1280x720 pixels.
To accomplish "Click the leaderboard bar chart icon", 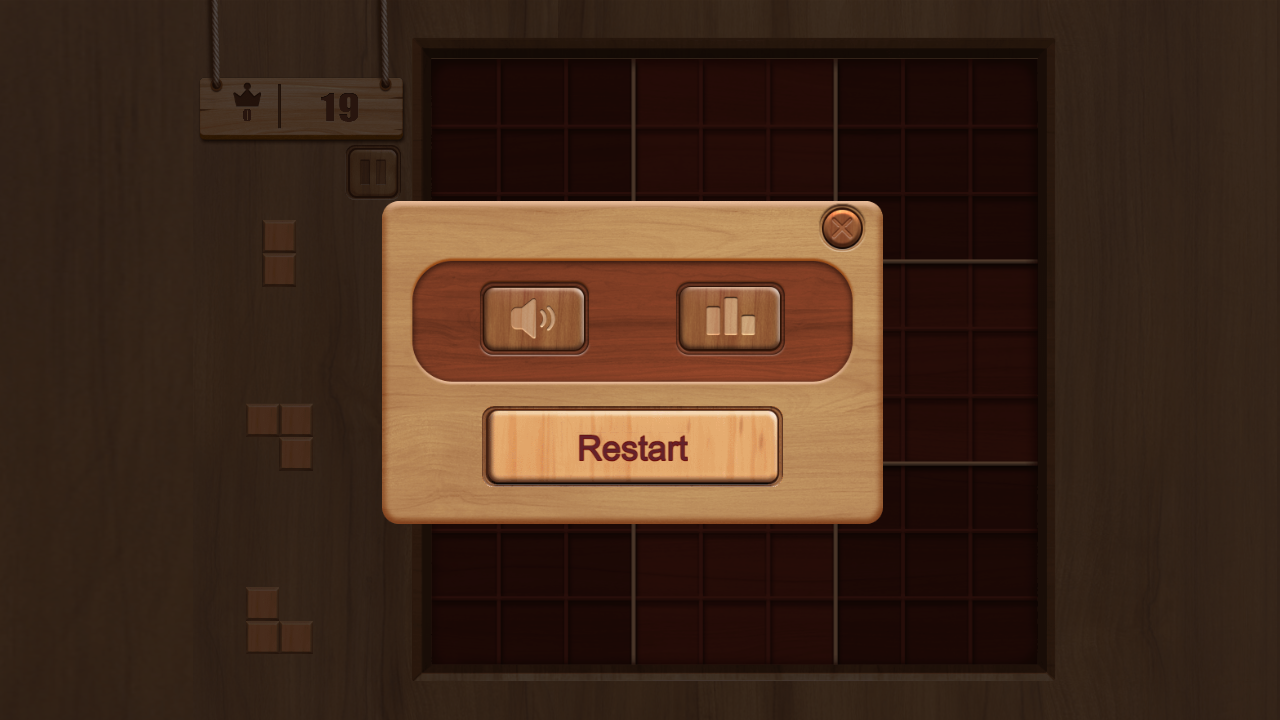I will point(730,318).
